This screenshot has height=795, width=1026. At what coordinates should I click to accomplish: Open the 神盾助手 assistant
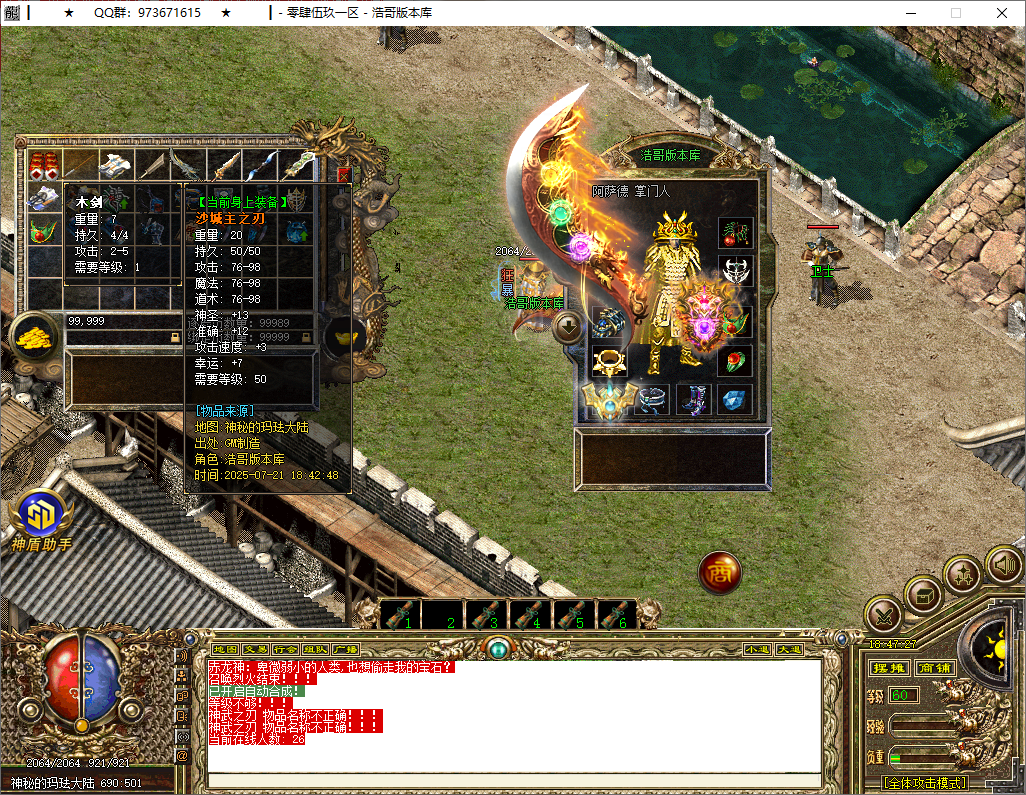[x=40, y=520]
